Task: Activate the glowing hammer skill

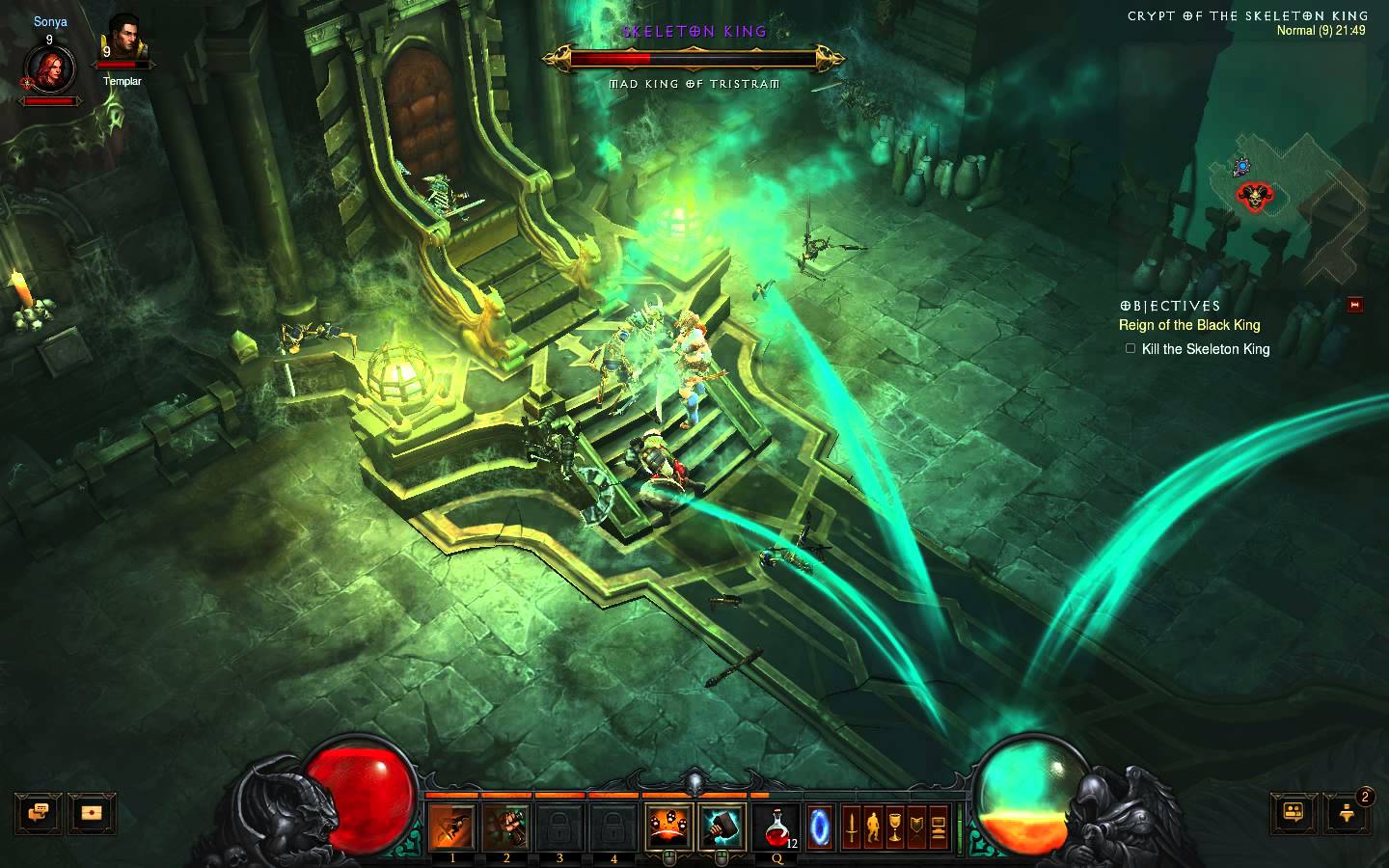Action: click(x=722, y=827)
